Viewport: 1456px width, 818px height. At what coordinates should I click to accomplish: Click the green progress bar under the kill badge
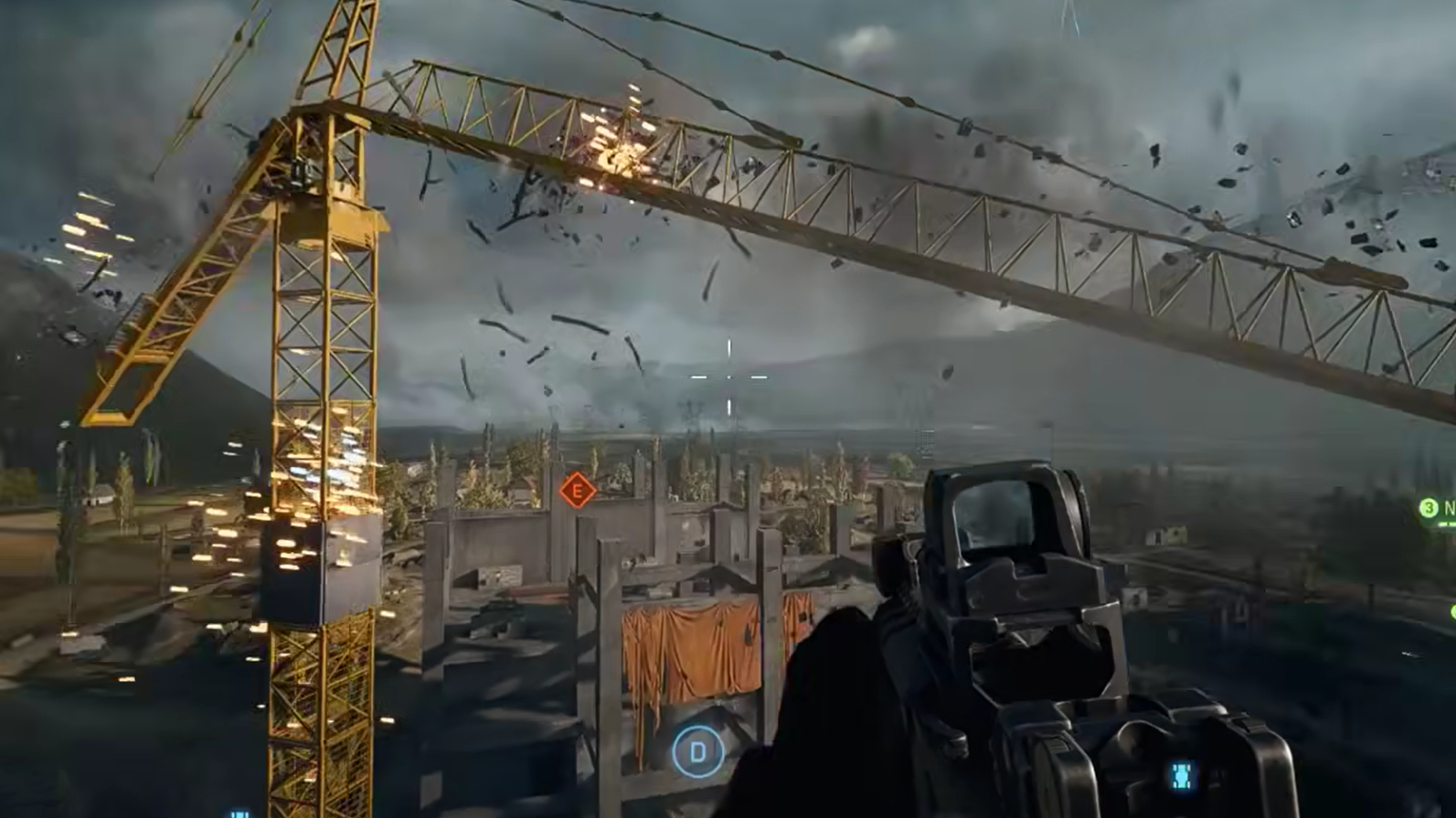(x=1446, y=523)
